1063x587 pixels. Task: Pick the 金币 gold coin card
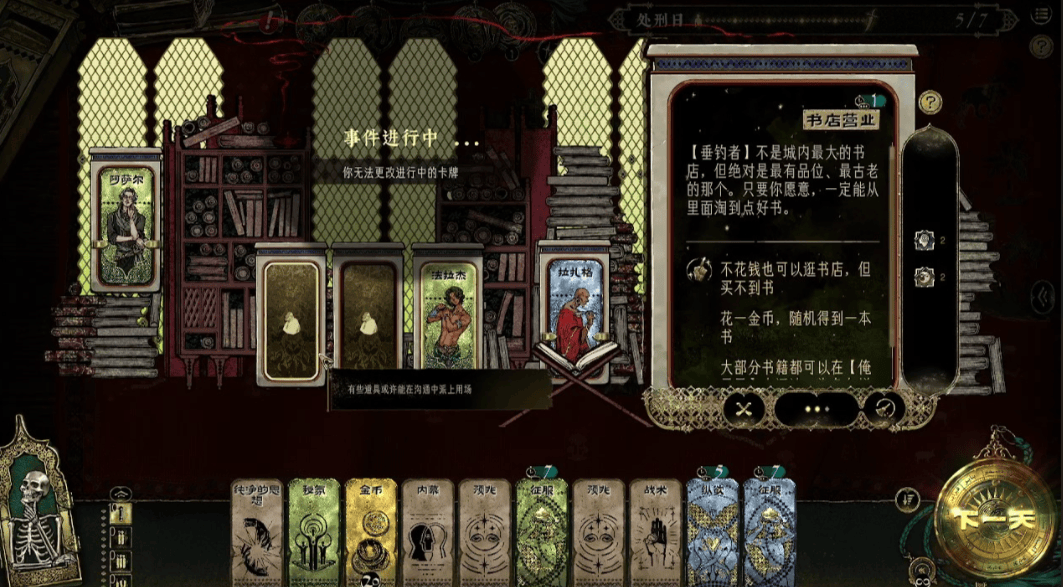tap(371, 530)
